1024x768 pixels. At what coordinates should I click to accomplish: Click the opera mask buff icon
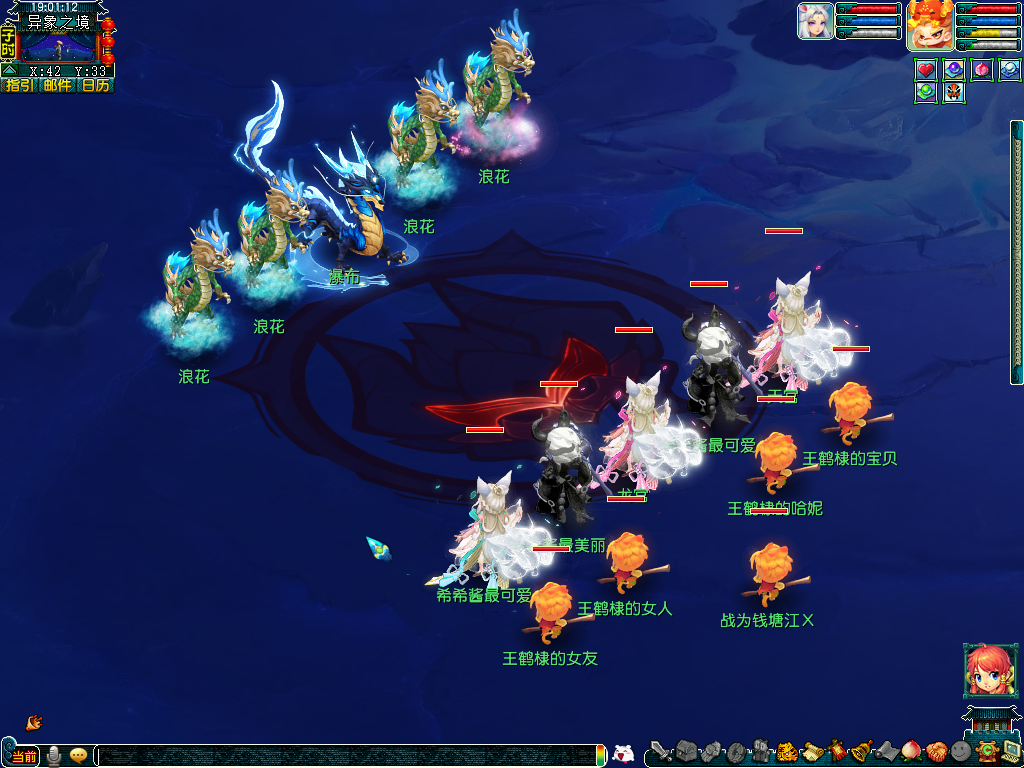coord(954,93)
